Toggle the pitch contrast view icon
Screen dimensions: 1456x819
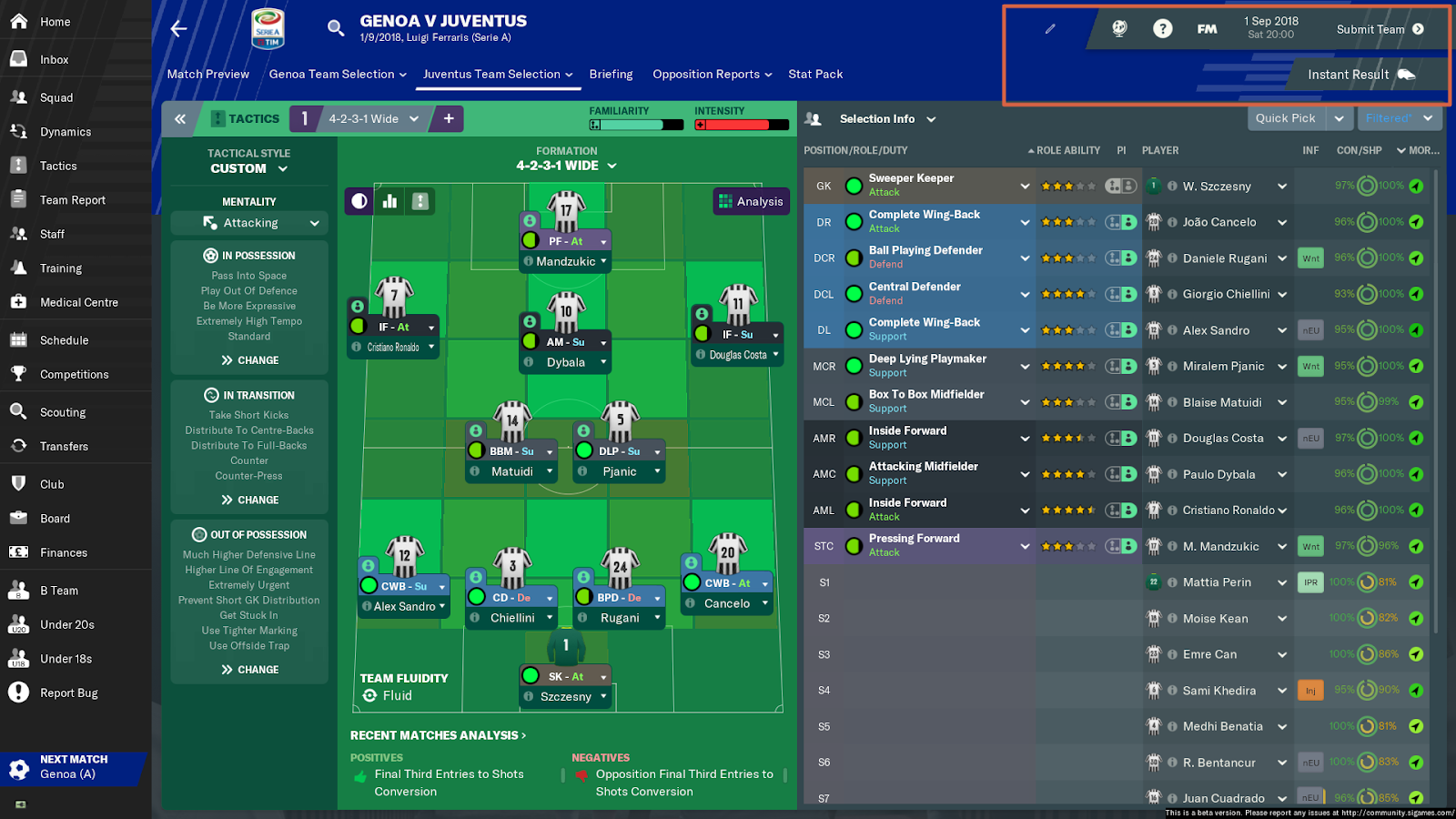tap(359, 201)
